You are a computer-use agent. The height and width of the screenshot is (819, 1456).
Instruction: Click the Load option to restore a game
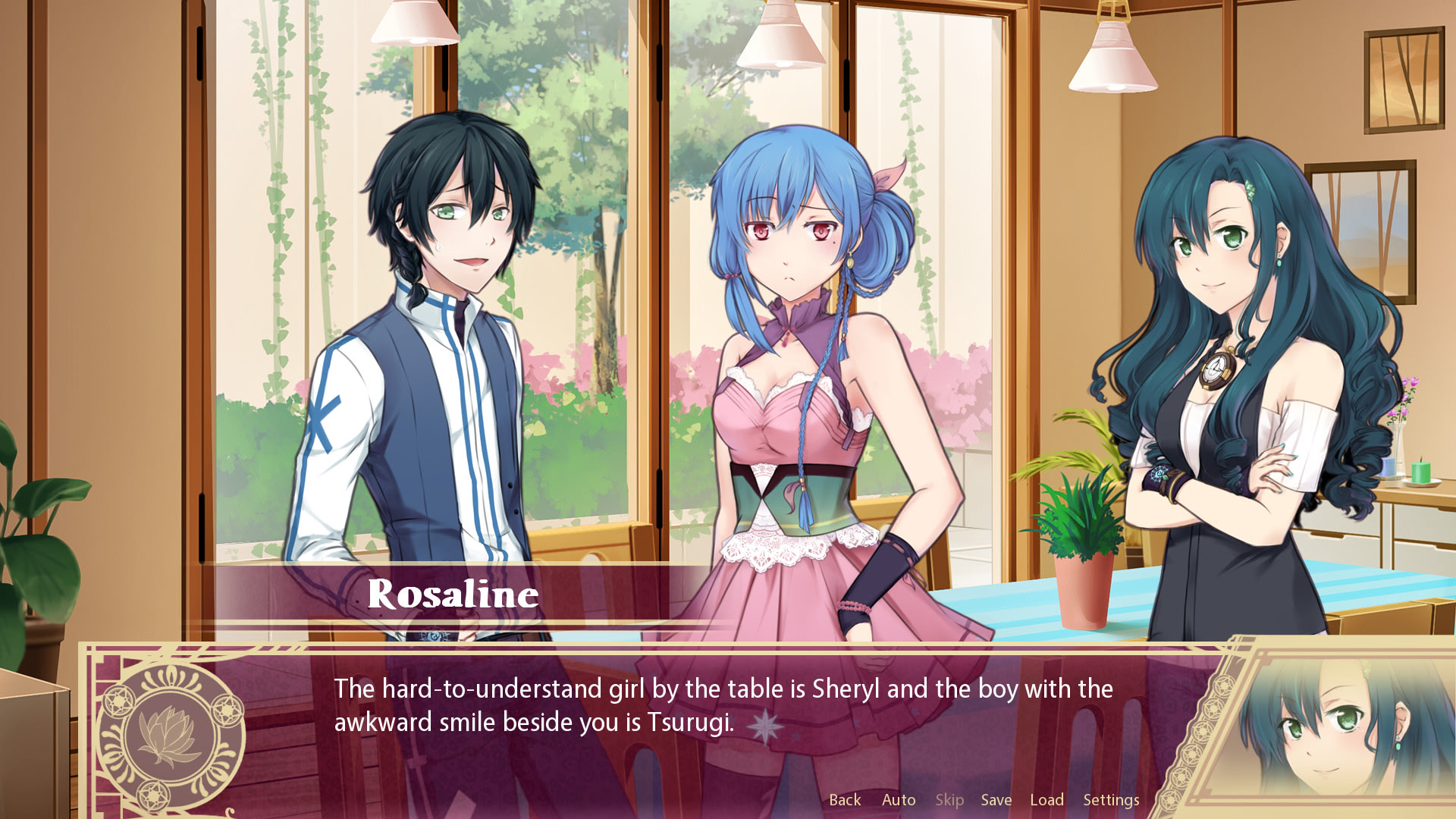(x=1048, y=800)
